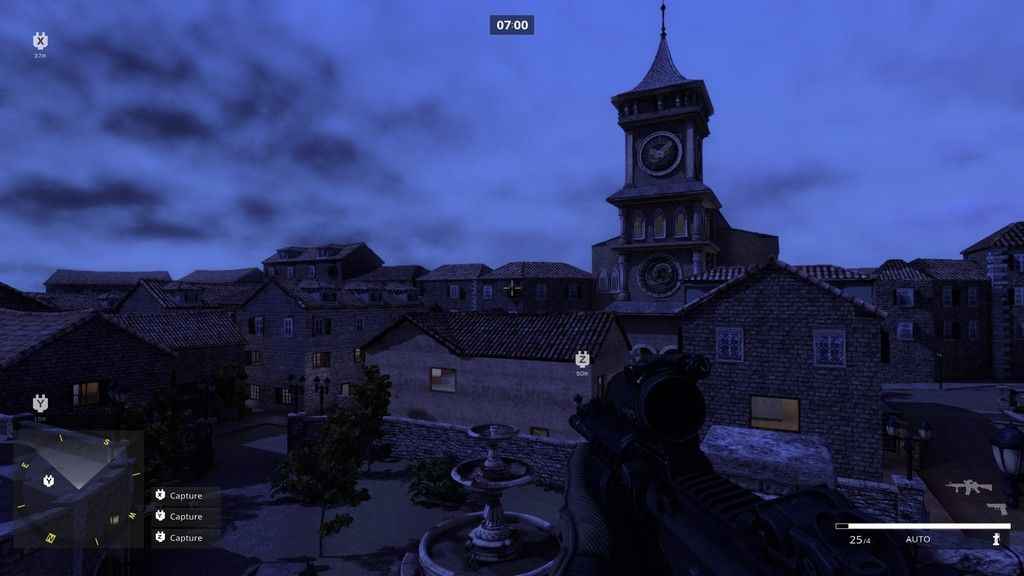This screenshot has height=576, width=1024.
Task: Select the Y marker on the minimap
Action: 48,482
